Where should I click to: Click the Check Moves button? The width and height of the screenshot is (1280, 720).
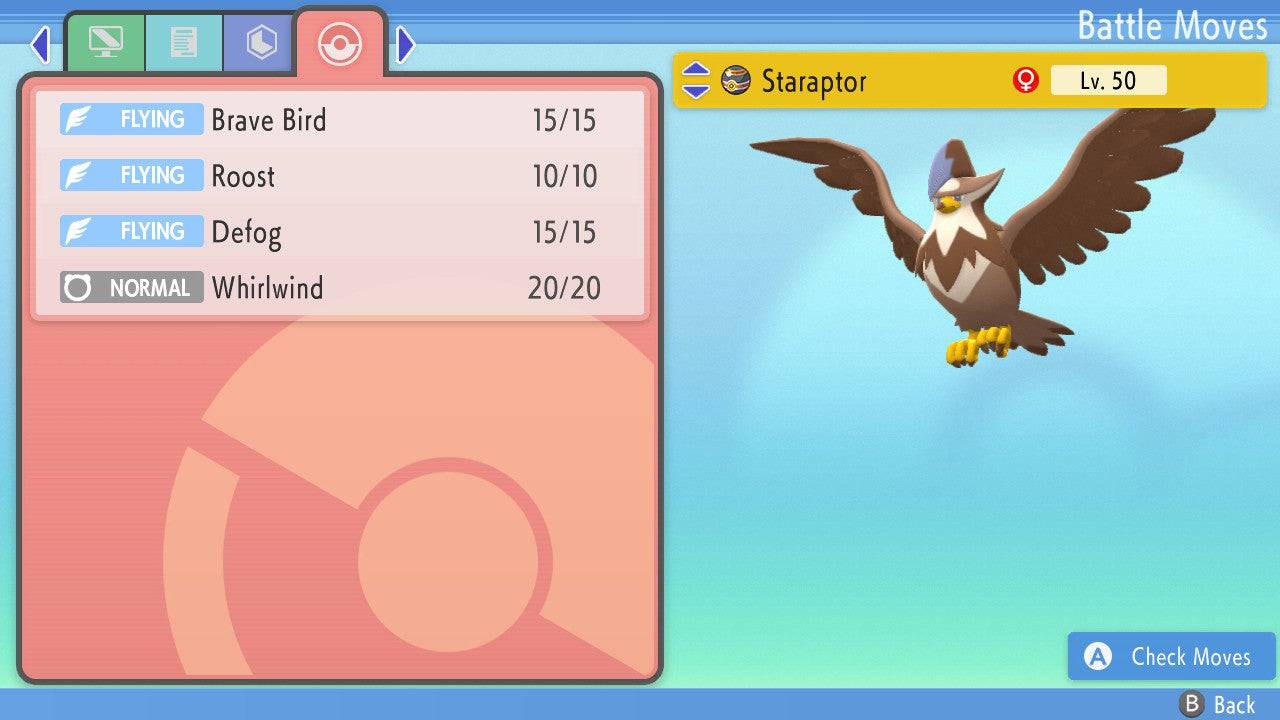1171,656
